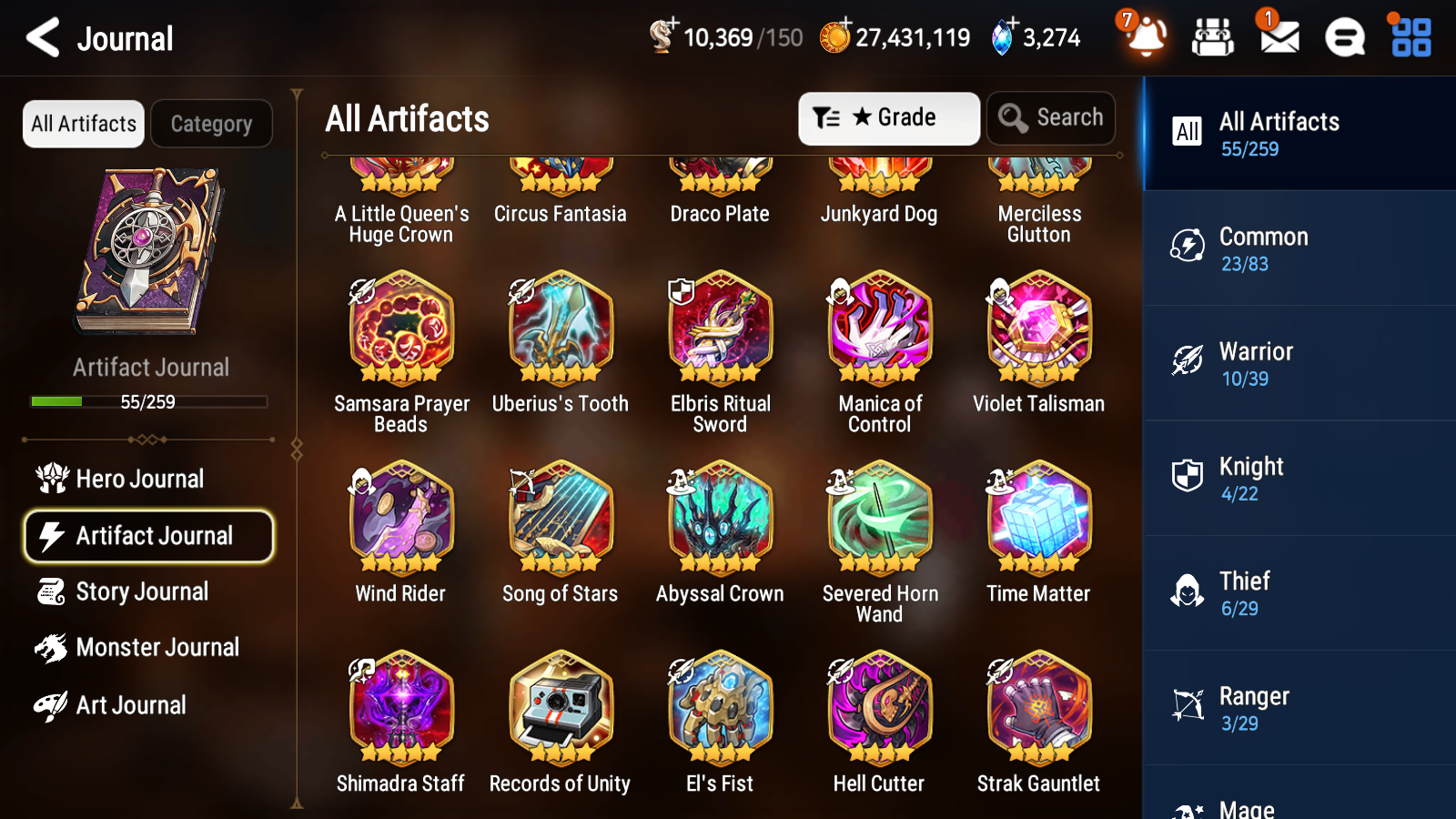The width and height of the screenshot is (1456, 819).
Task: Open the chat bubble icon
Action: [x=1344, y=38]
